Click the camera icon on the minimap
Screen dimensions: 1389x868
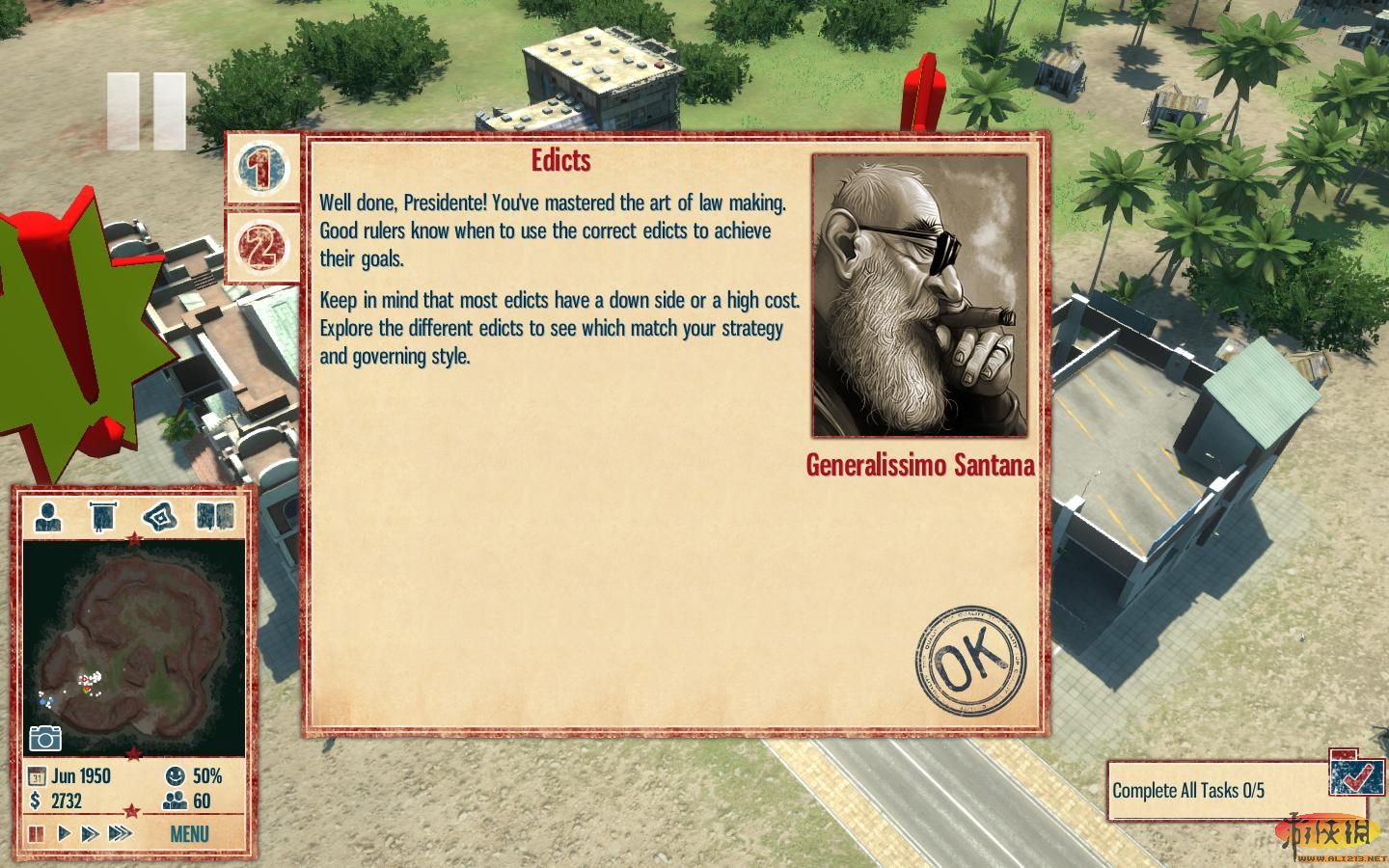click(x=45, y=738)
